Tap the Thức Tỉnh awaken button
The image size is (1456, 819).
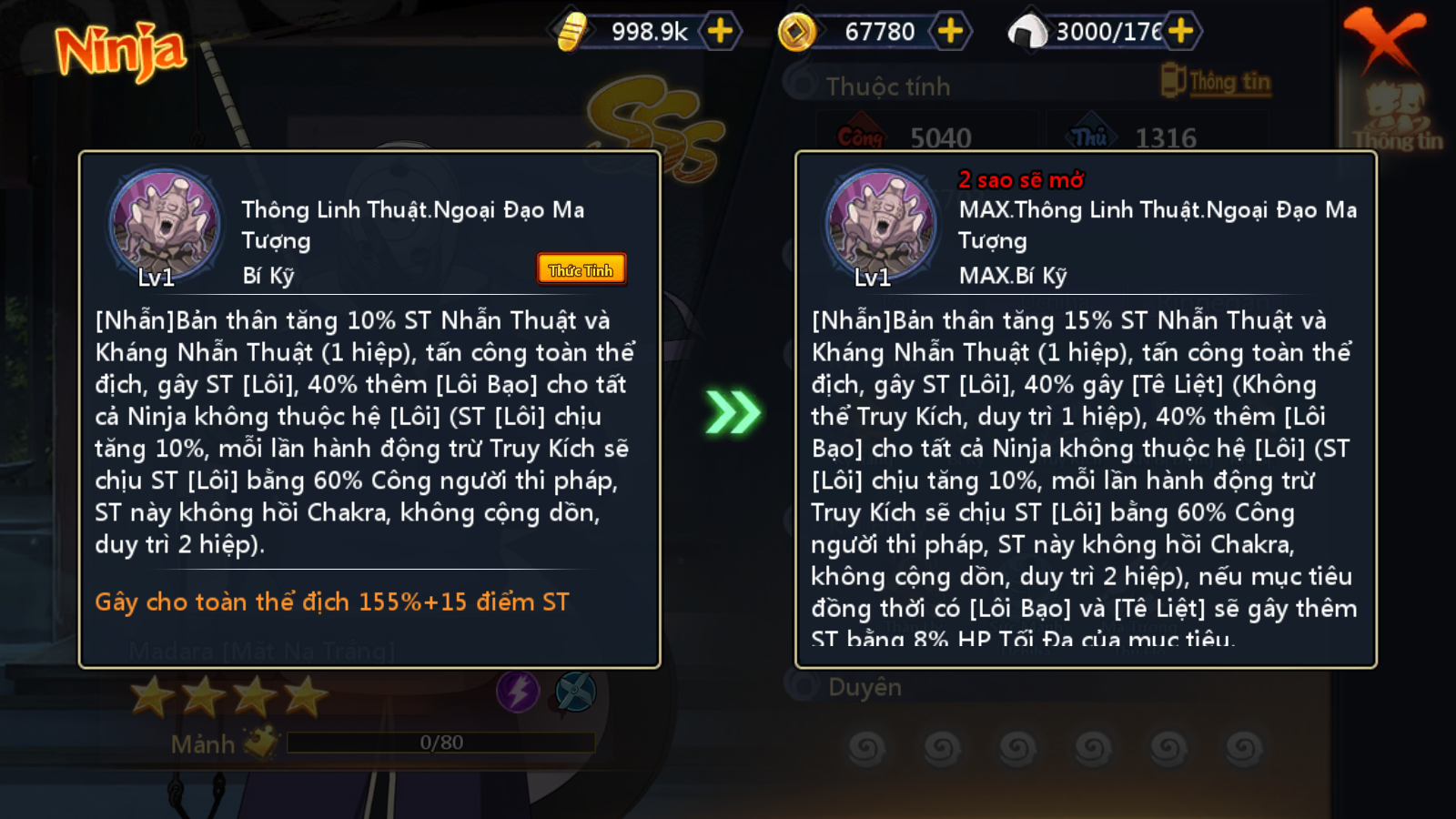click(x=581, y=269)
